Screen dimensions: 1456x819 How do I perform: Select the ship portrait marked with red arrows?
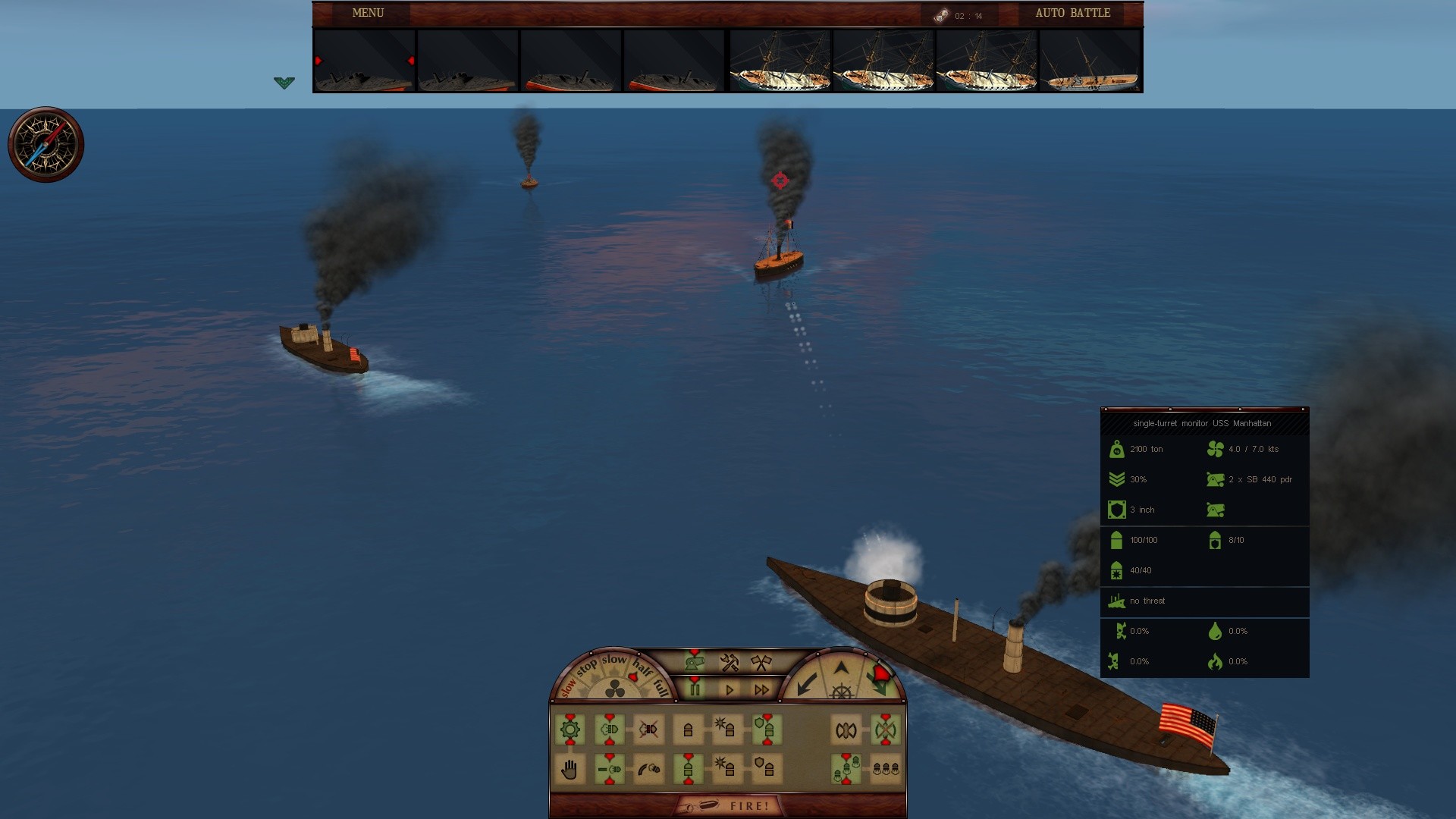[364, 61]
